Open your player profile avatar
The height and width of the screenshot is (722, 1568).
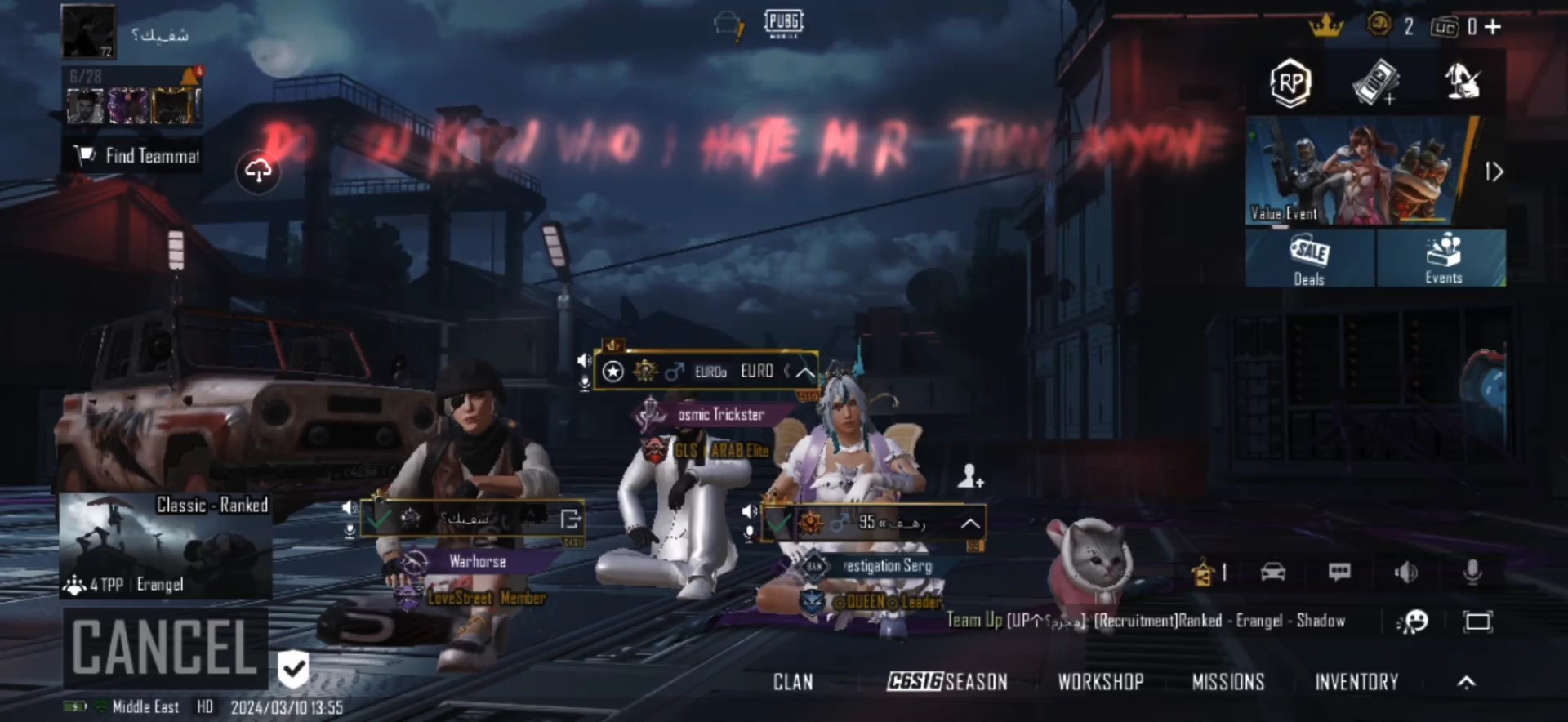point(89,32)
